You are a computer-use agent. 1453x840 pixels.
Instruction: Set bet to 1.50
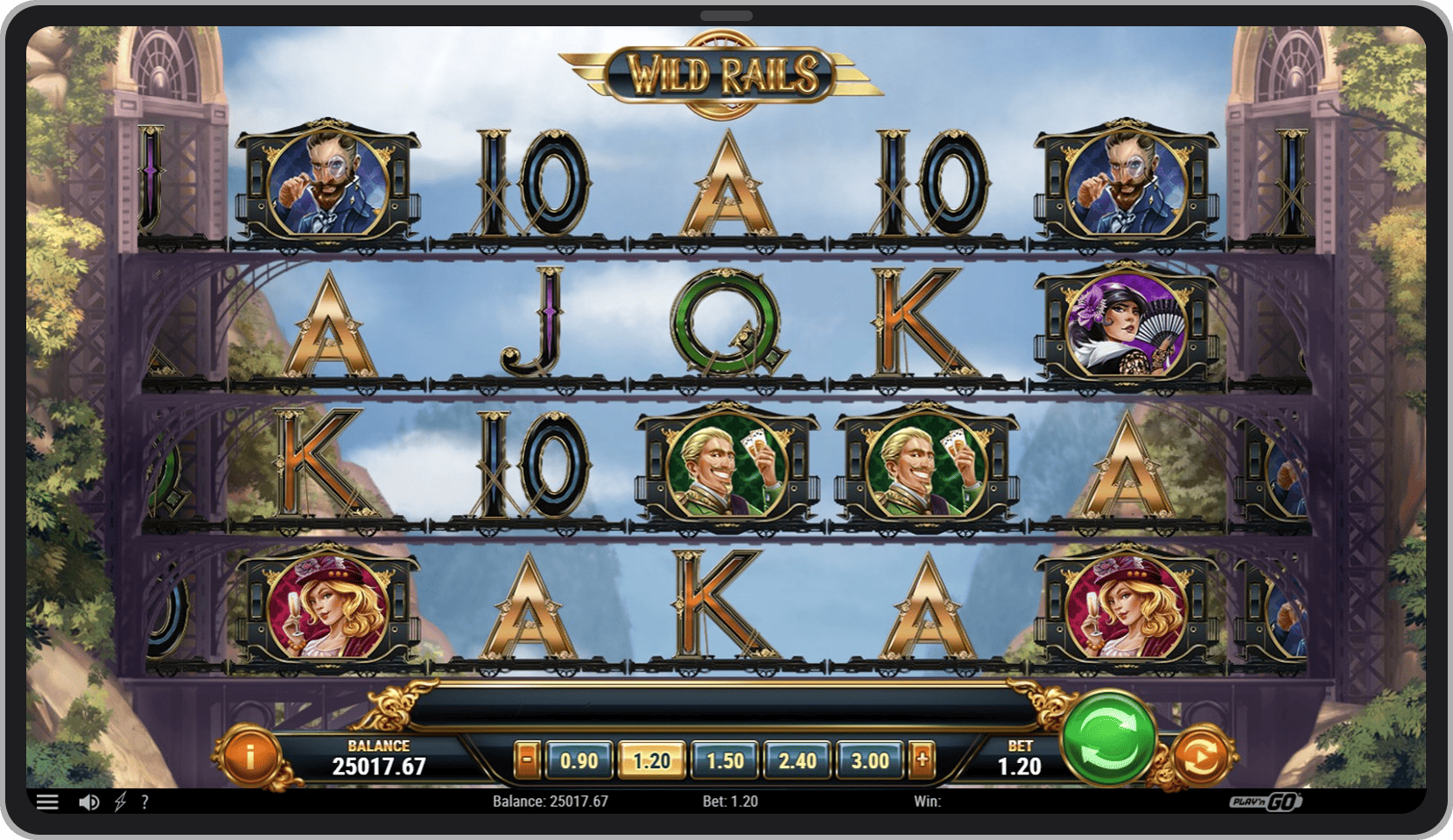(725, 760)
